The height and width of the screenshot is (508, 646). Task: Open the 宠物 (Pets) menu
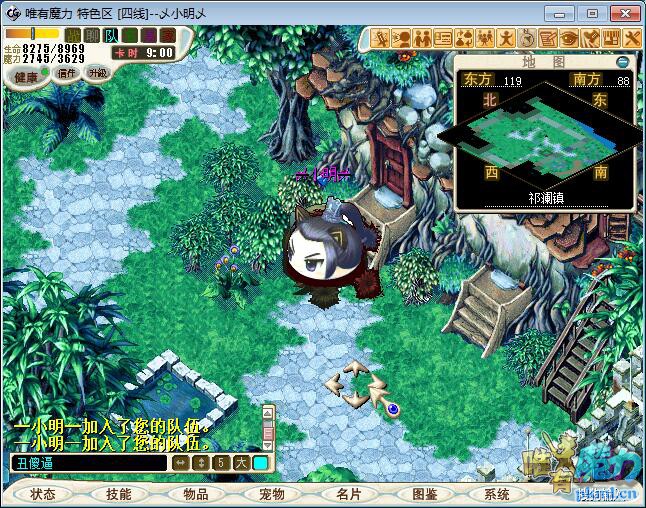pyautogui.click(x=271, y=494)
